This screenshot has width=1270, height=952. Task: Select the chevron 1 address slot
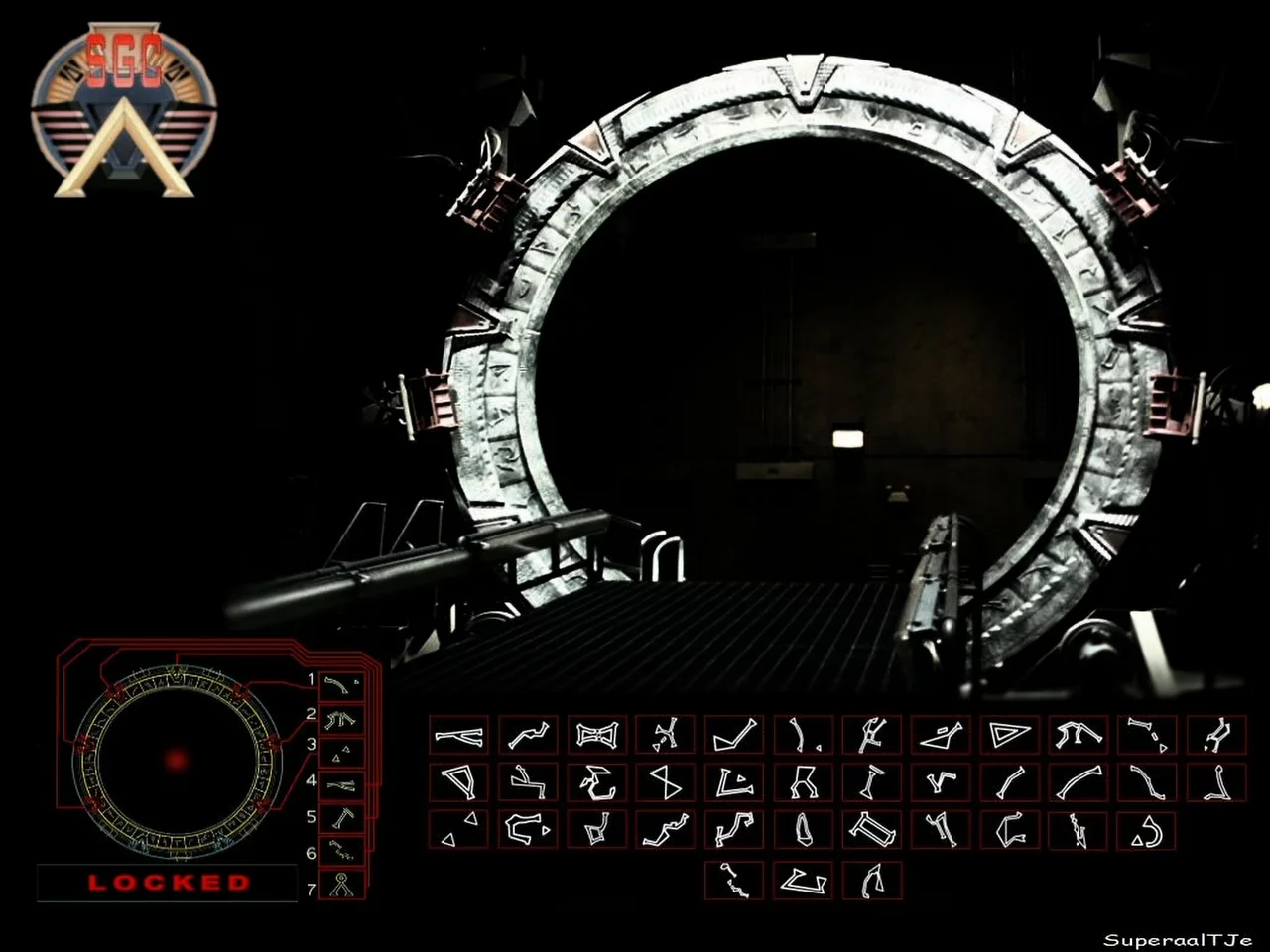(342, 685)
